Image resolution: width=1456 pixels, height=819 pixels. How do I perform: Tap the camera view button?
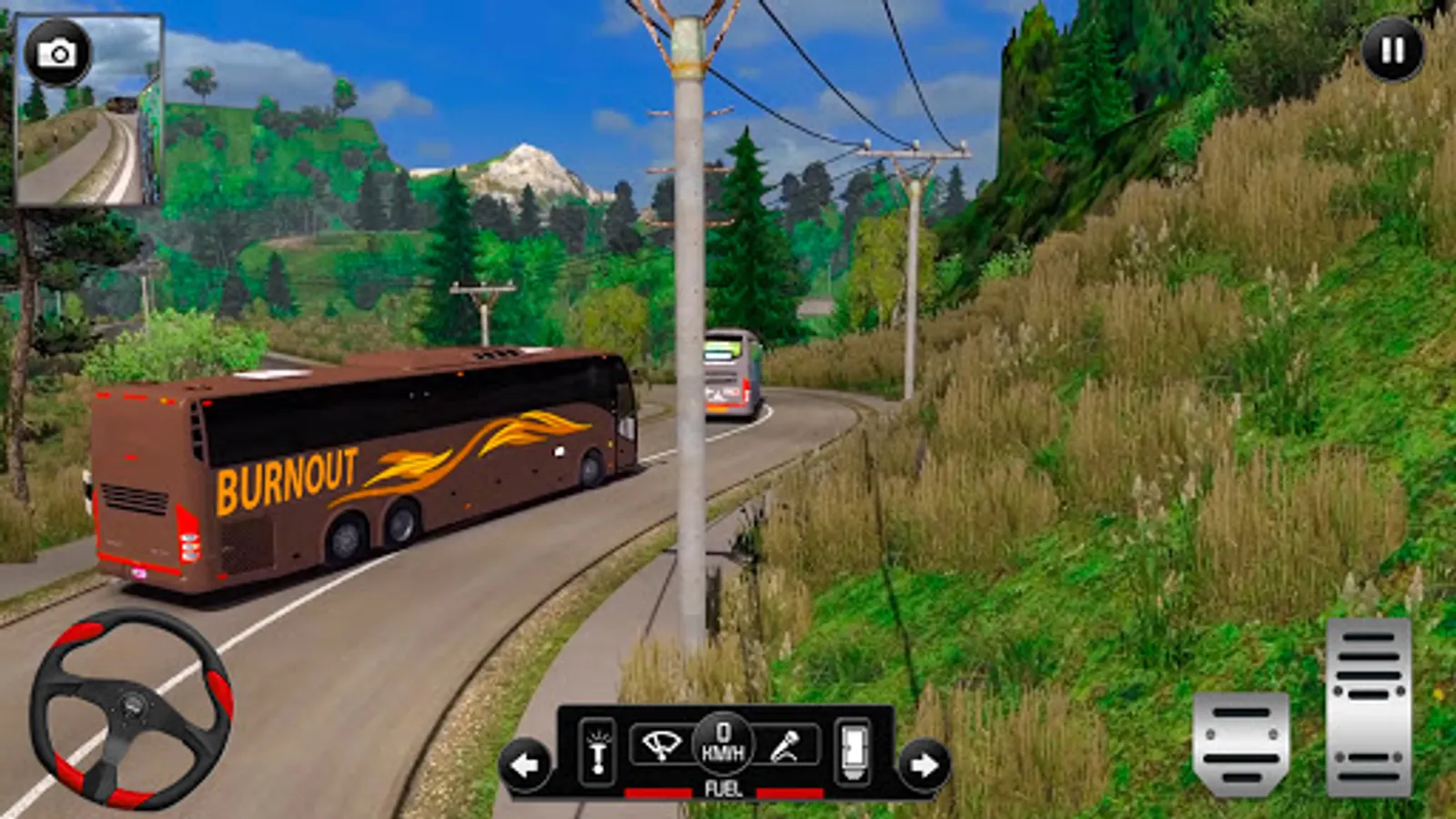click(58, 54)
